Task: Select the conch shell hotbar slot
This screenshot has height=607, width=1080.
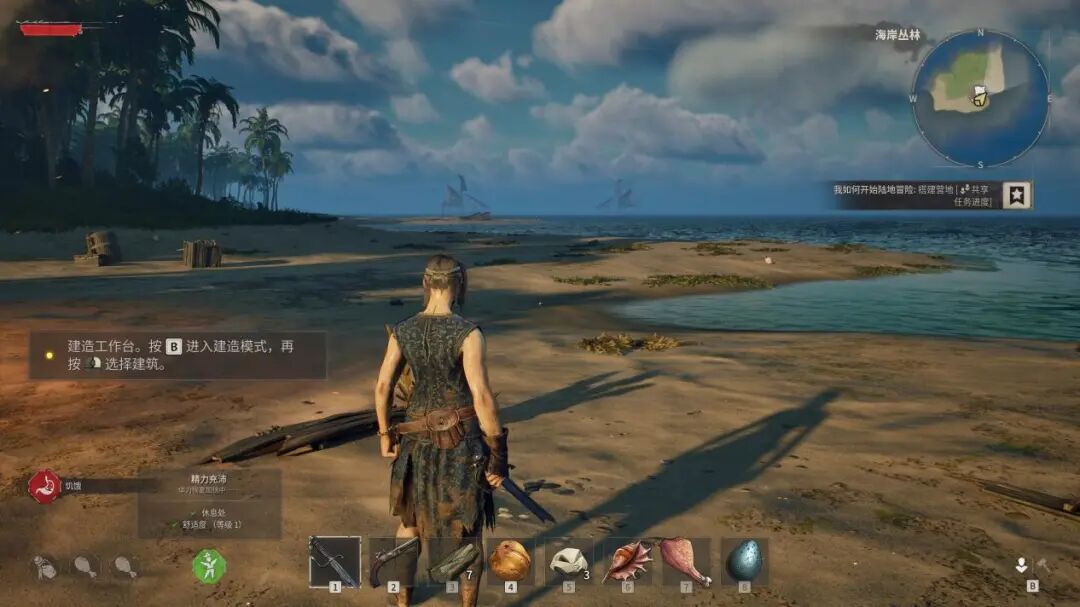Action: tap(627, 561)
